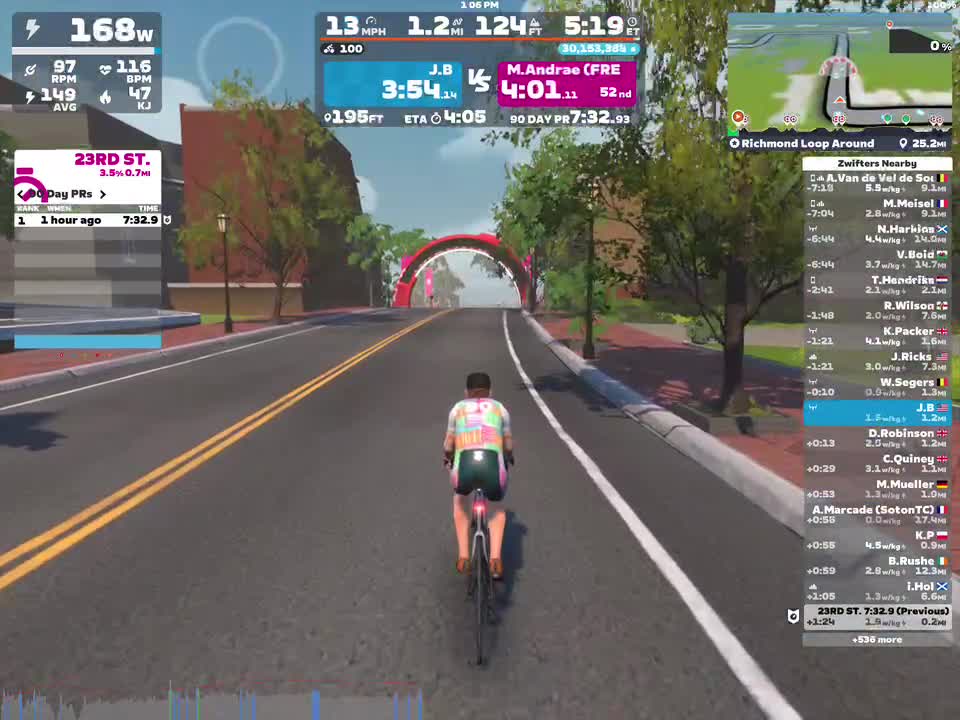Select A.Van de Vel rider row
Viewport: 960px width, 720px height.
[877, 183]
